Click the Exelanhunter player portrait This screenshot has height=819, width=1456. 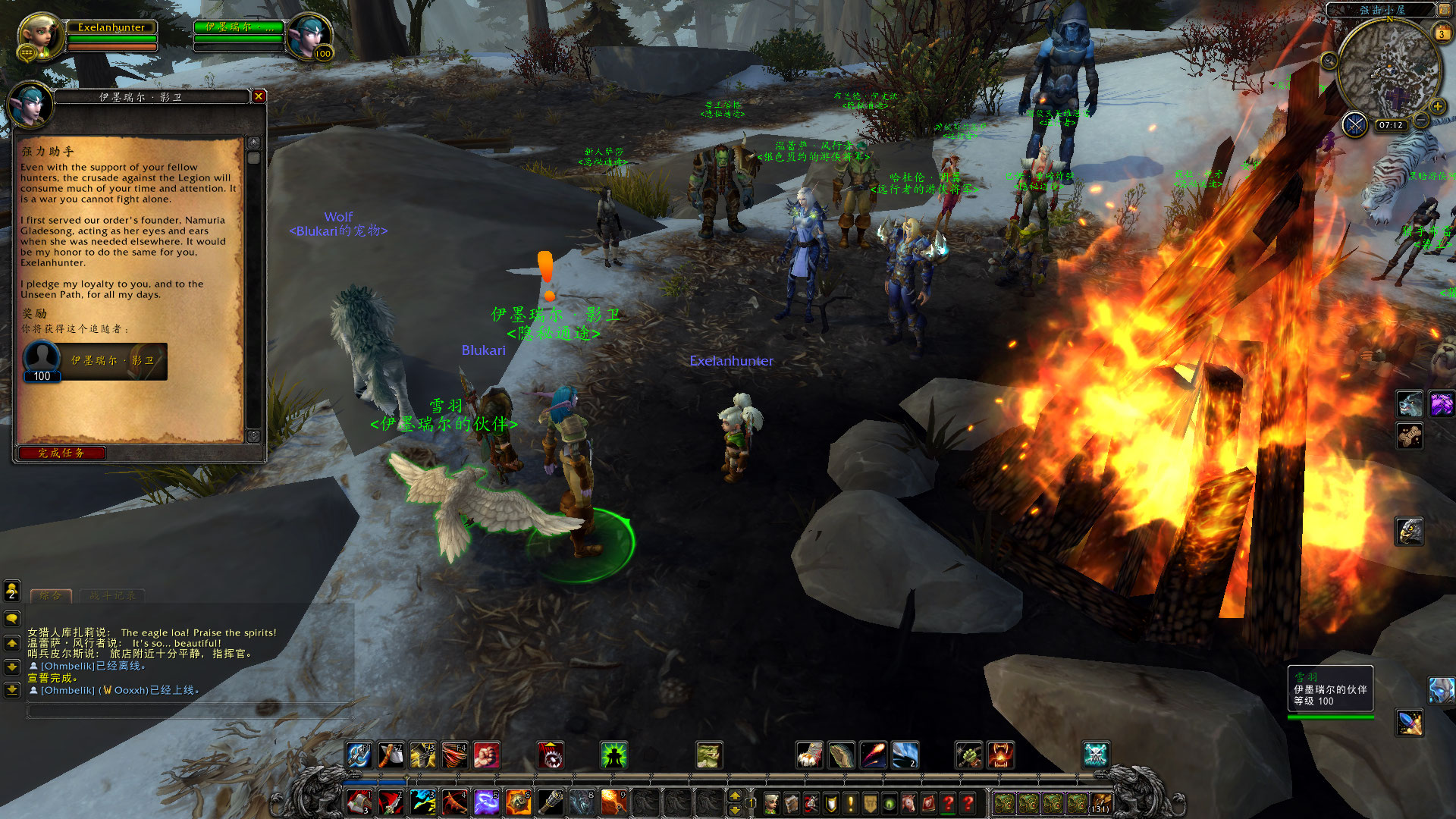pos(40,36)
